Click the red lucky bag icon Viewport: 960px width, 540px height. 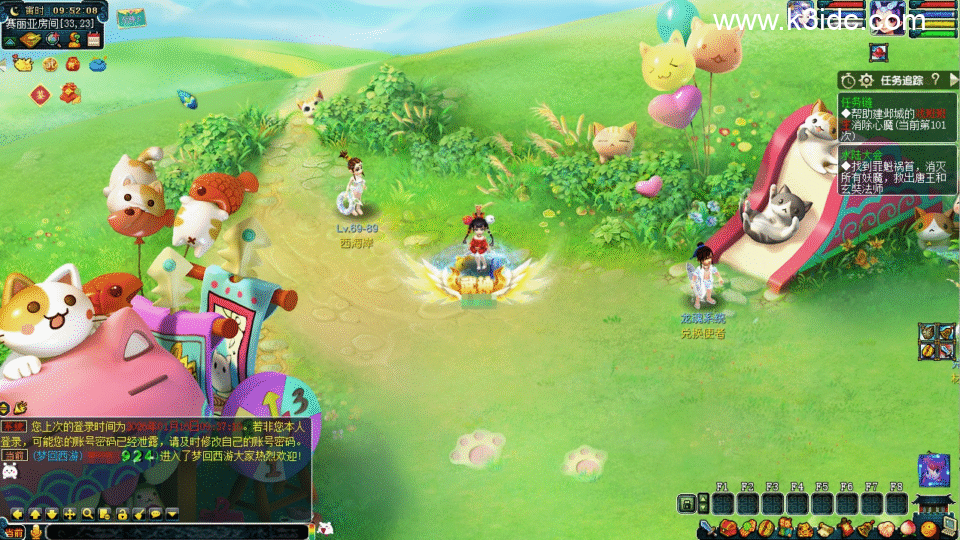72,65
